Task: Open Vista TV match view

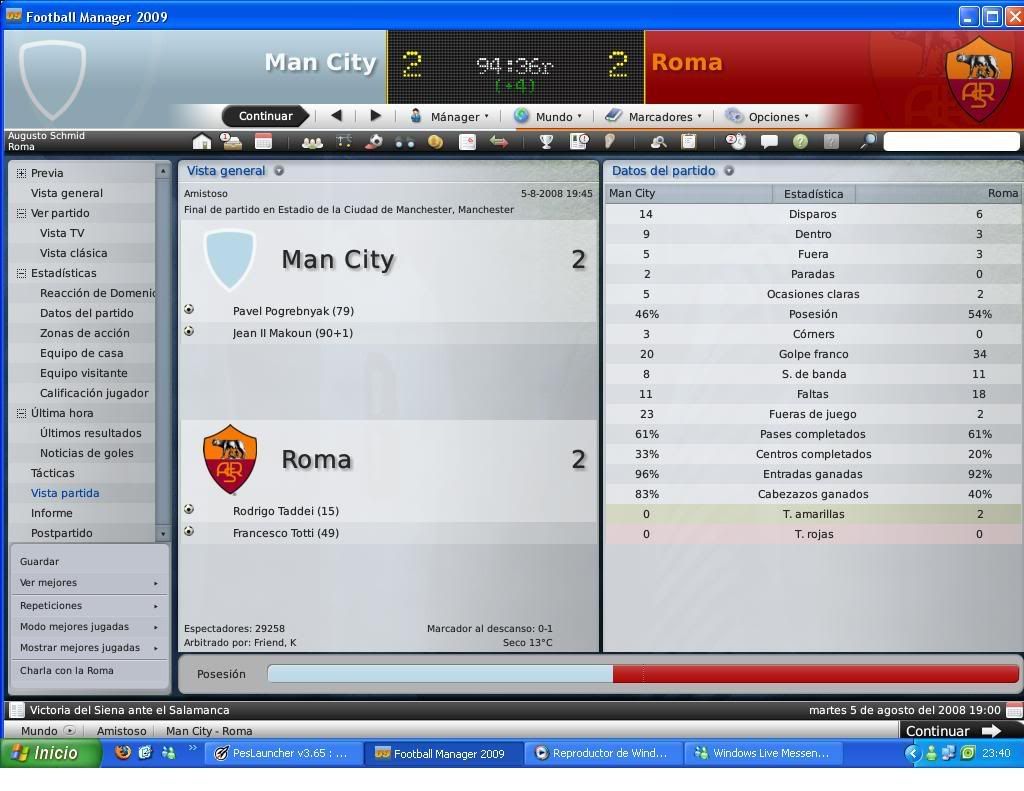Action: pos(62,233)
